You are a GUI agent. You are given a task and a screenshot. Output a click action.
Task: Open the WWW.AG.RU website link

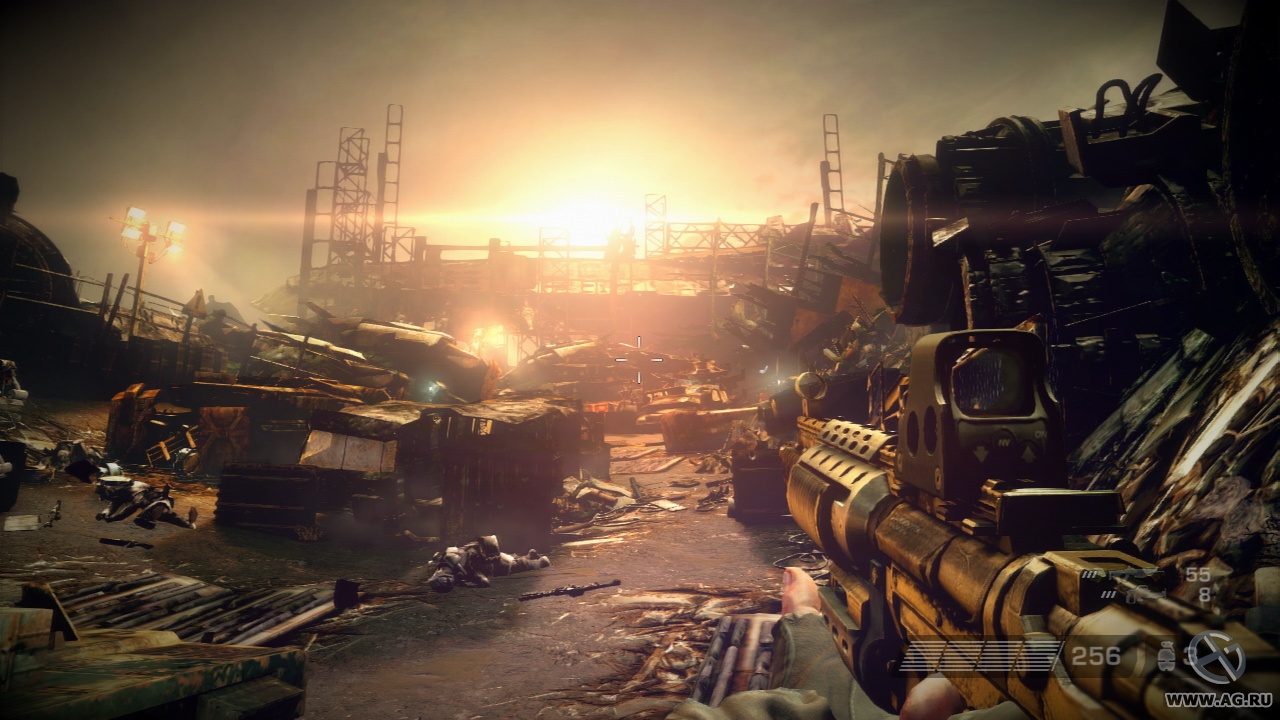tap(1218, 699)
